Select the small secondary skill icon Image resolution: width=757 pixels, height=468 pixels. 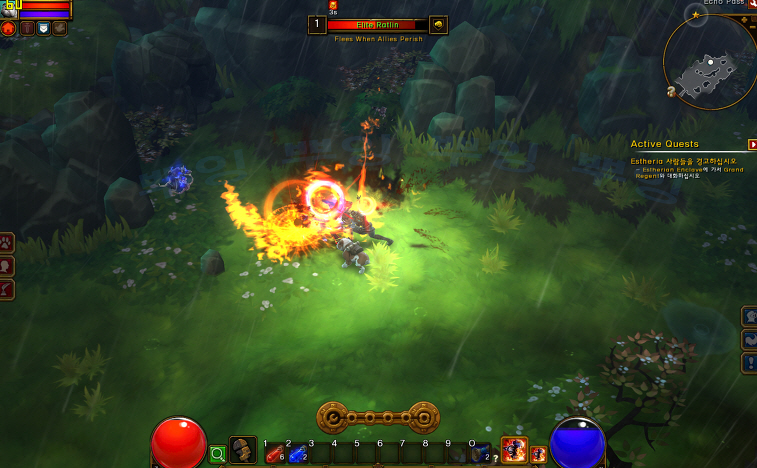(x=538, y=455)
